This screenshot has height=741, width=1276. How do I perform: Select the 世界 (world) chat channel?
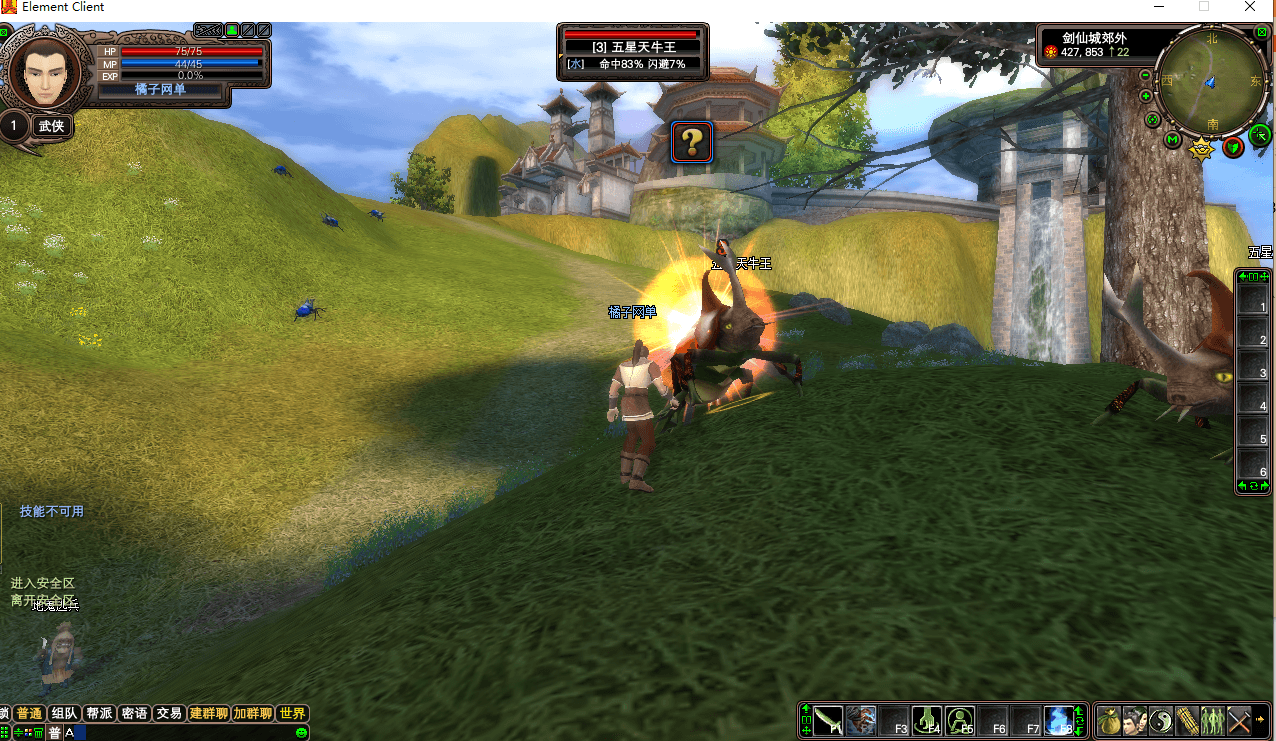click(x=292, y=713)
